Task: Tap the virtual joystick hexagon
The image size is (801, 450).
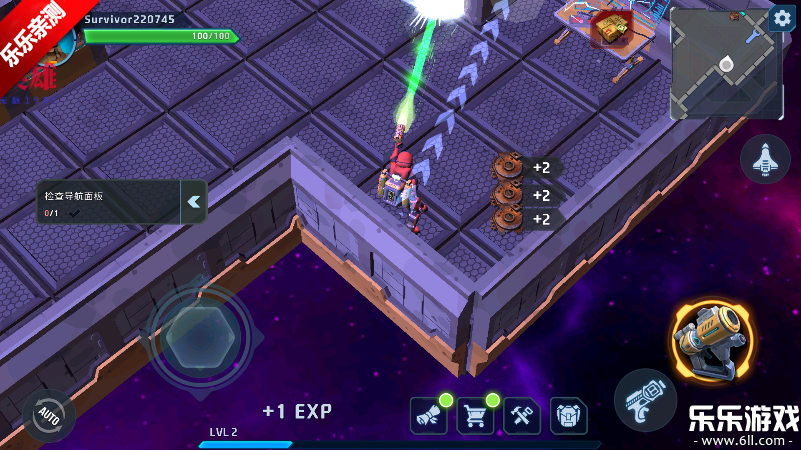Action: click(x=199, y=336)
